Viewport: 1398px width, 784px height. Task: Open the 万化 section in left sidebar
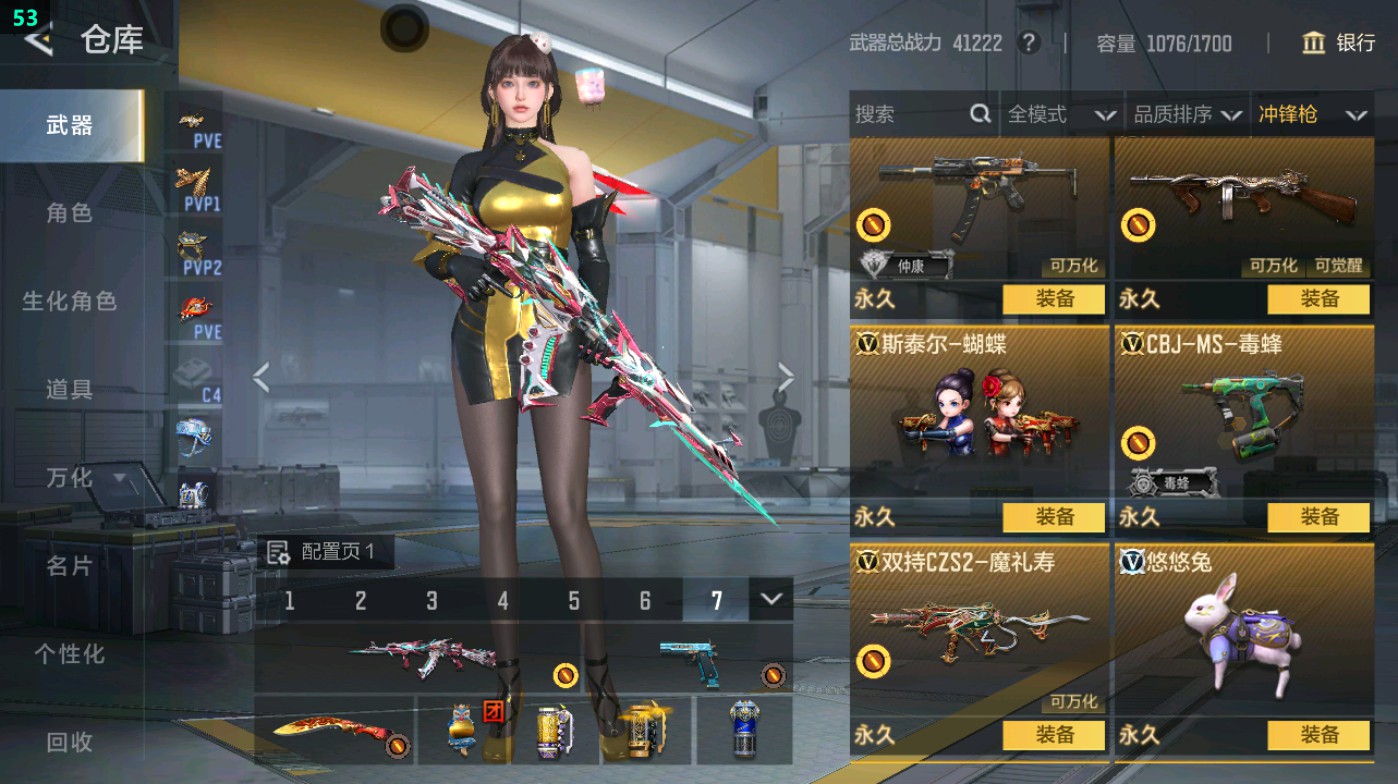pyautogui.click(x=70, y=479)
